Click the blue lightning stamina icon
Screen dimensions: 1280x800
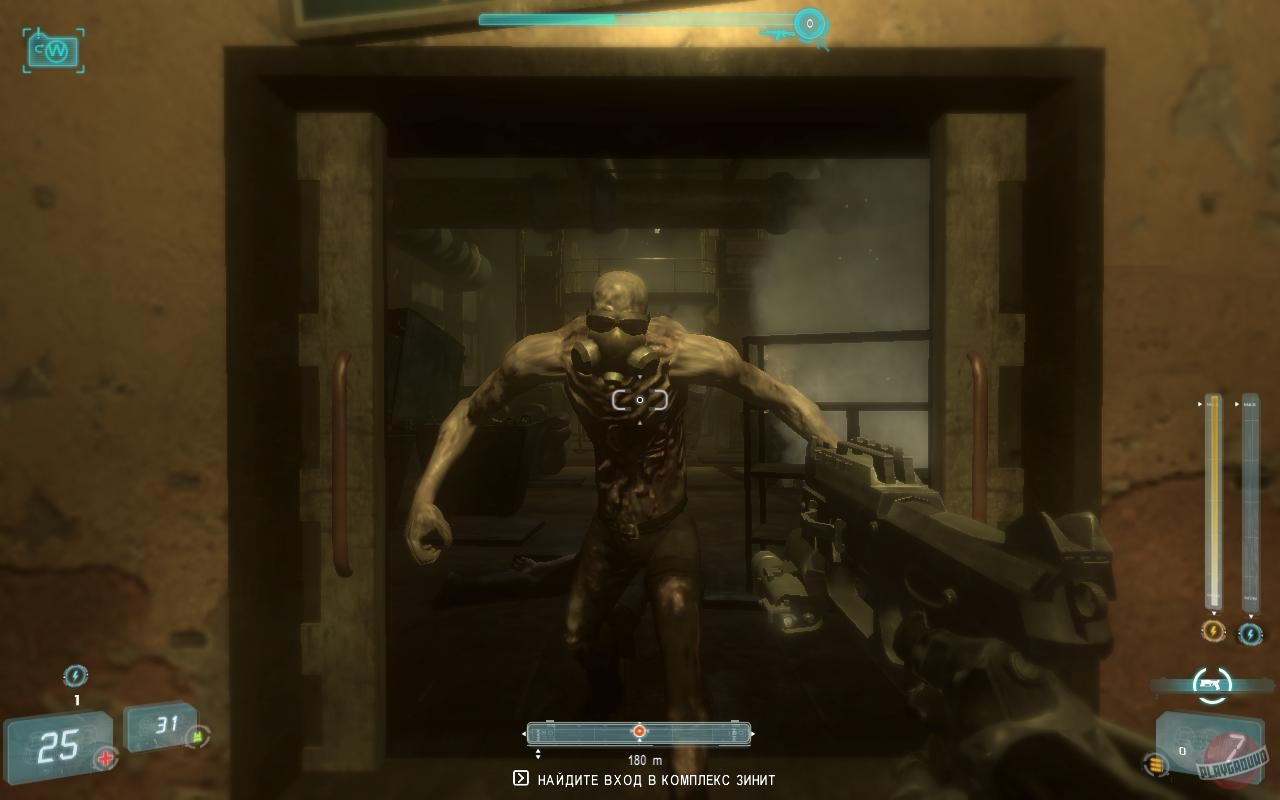click(x=1249, y=631)
